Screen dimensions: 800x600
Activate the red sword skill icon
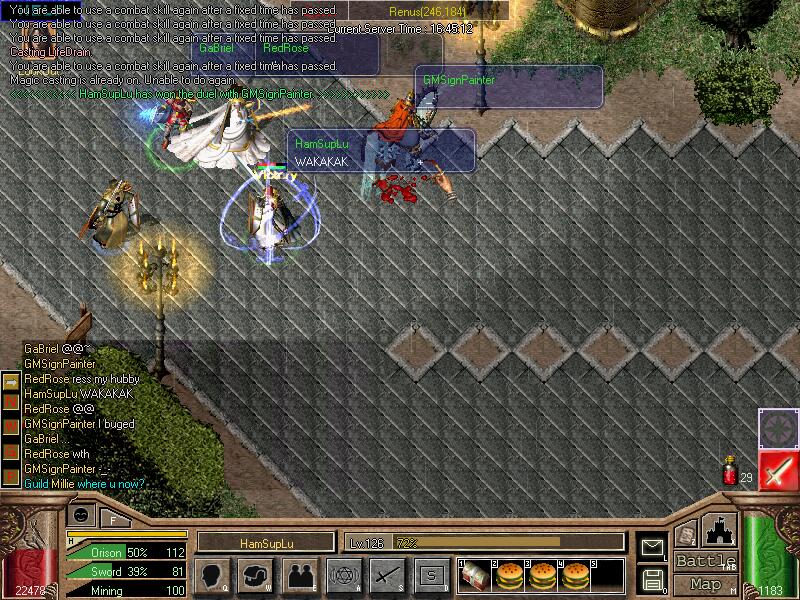777,469
